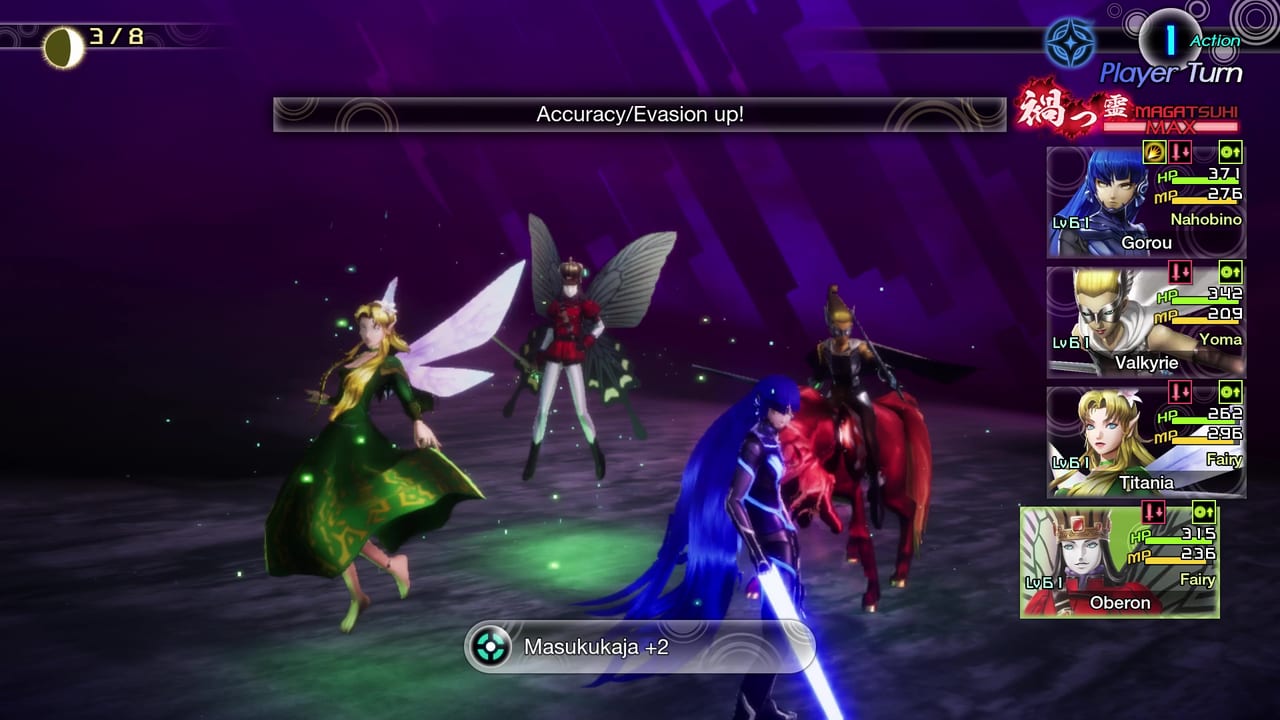The height and width of the screenshot is (720, 1280).
Task: Click the red debuff icon on Titania's panel
Action: point(1182,393)
